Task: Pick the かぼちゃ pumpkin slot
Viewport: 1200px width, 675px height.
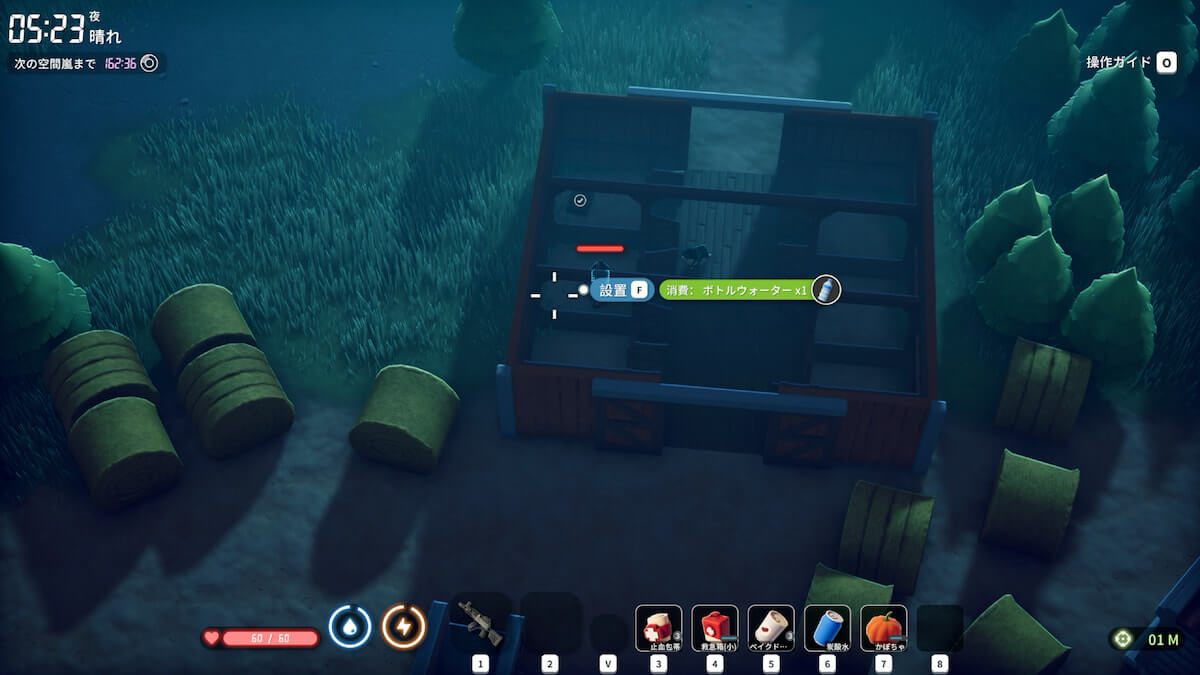Action: click(883, 628)
